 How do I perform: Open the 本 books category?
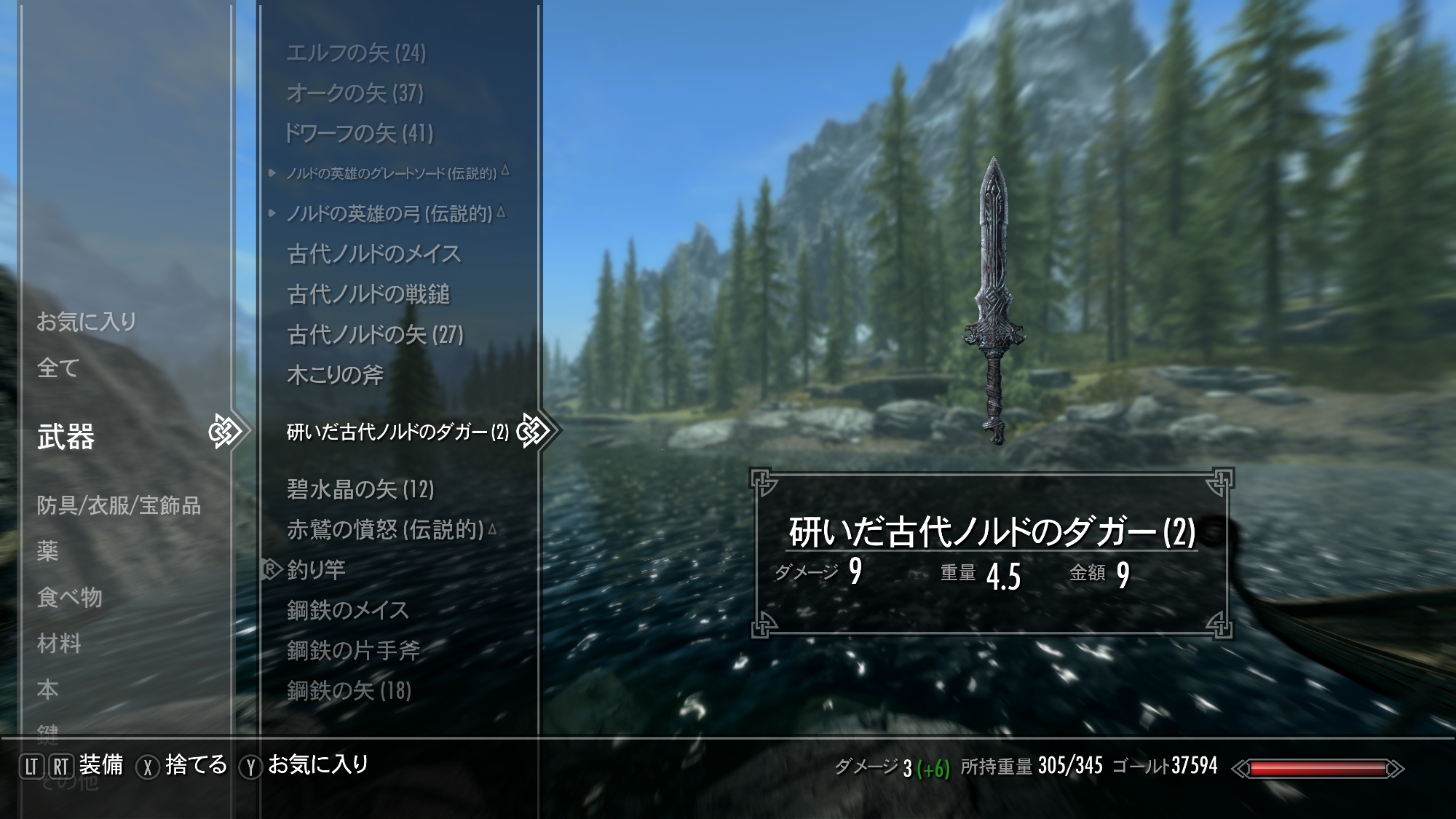(x=47, y=689)
